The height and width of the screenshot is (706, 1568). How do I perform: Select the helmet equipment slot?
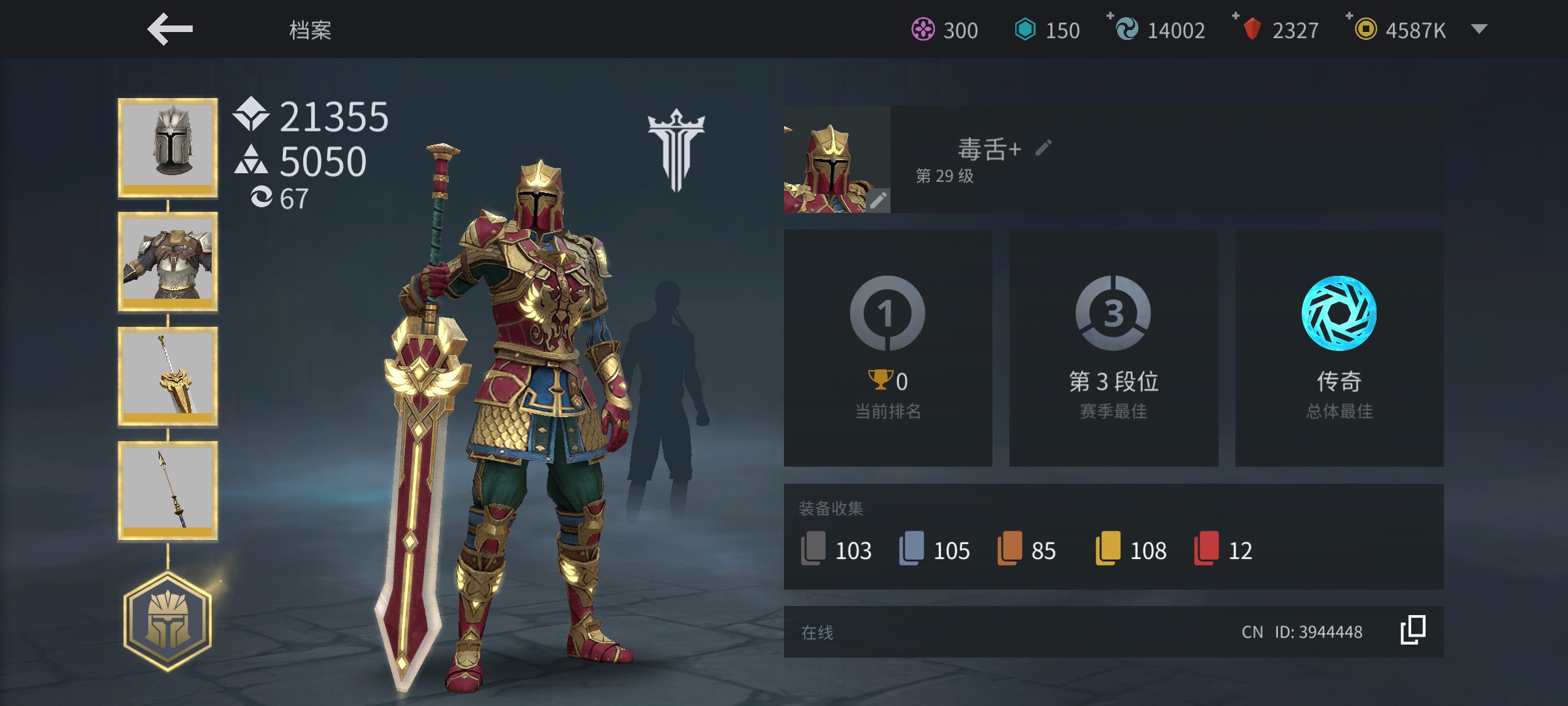point(168,148)
